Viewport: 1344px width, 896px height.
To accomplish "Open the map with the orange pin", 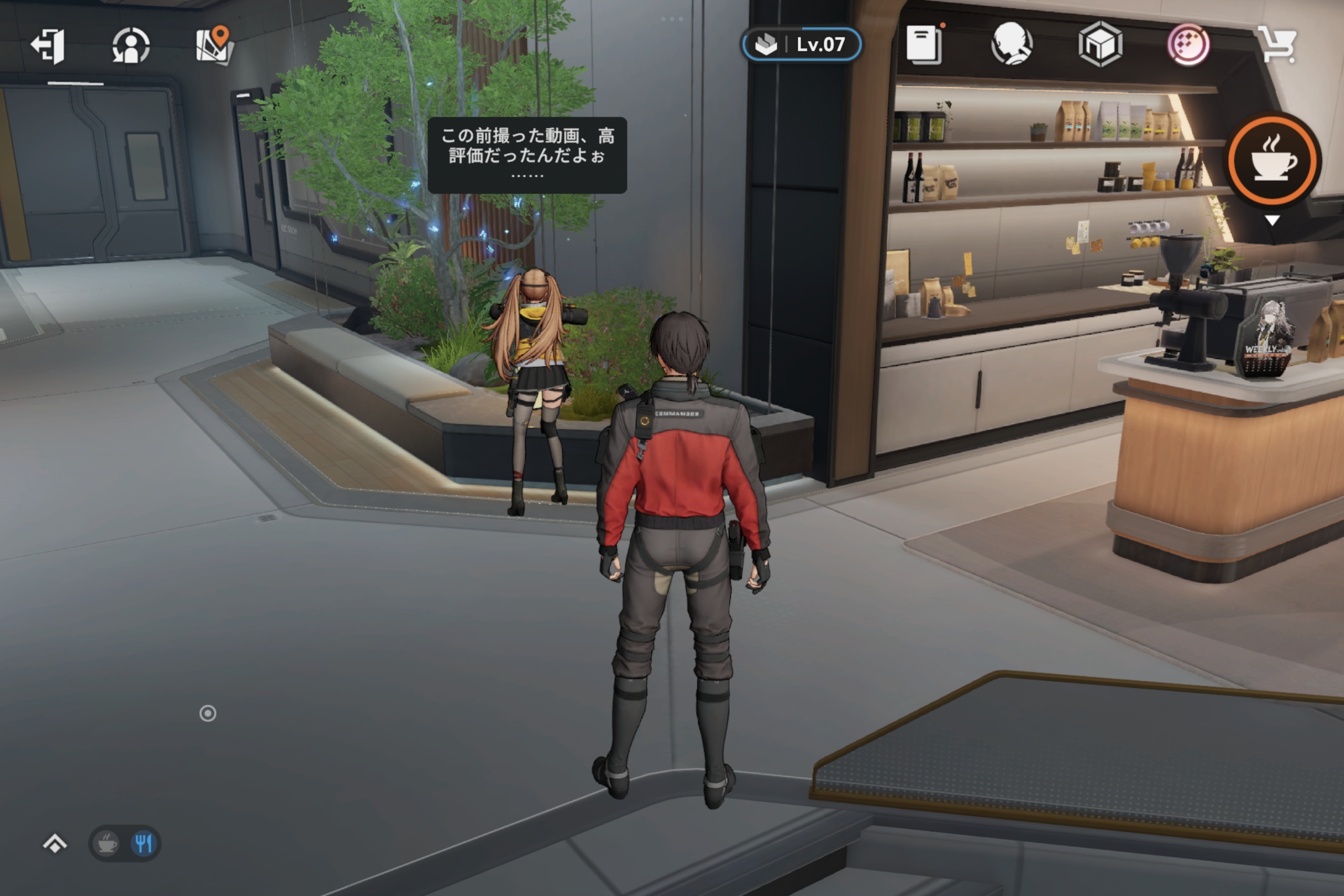I will point(214,46).
